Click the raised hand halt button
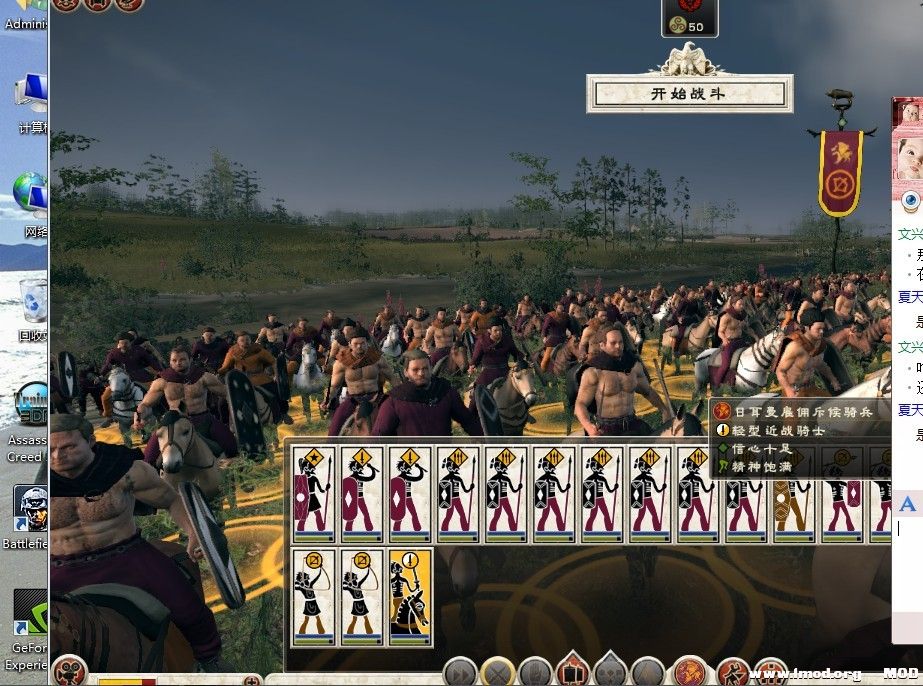This screenshot has width=923, height=686. 534,672
